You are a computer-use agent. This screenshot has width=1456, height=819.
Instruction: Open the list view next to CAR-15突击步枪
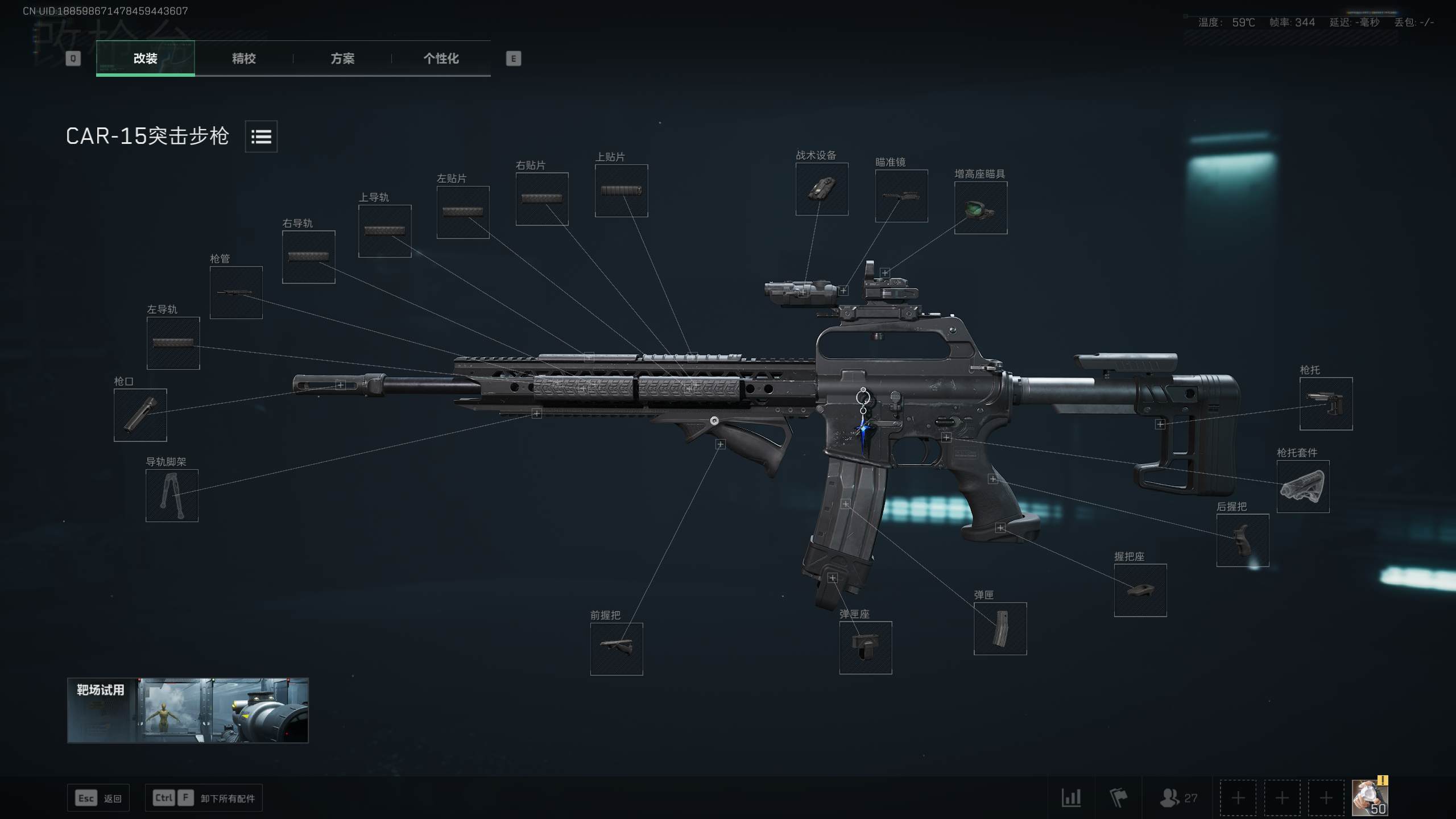coord(261,136)
